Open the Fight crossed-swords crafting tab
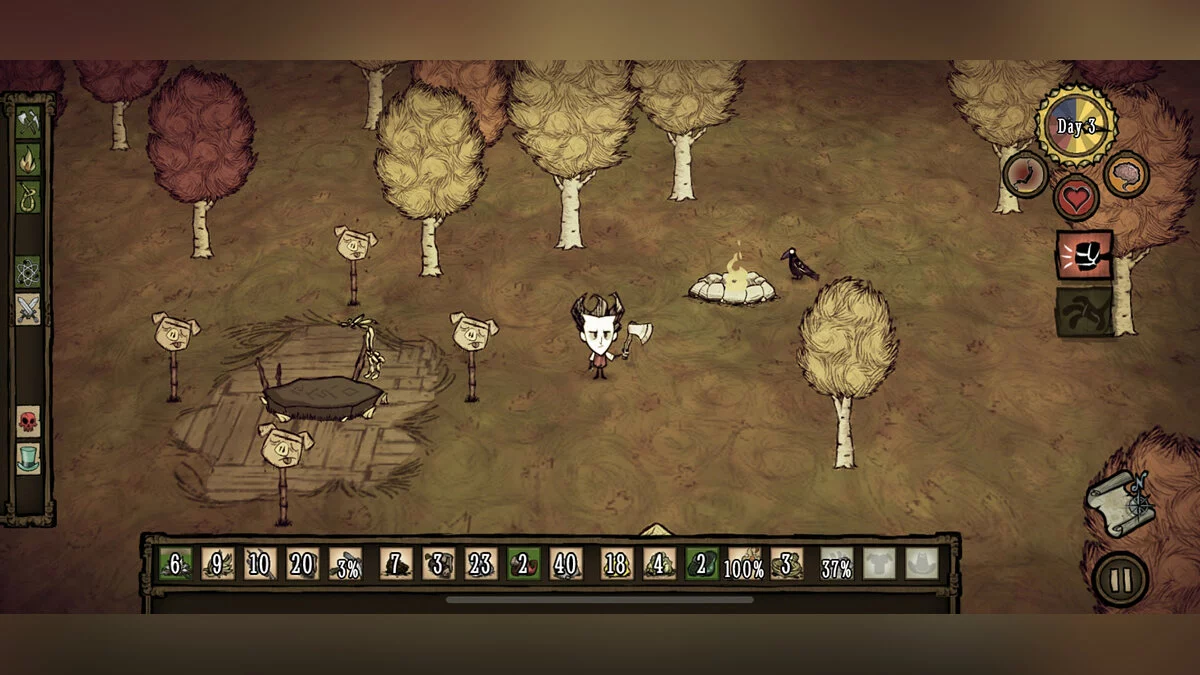The width and height of the screenshot is (1200, 675). click(x=28, y=309)
